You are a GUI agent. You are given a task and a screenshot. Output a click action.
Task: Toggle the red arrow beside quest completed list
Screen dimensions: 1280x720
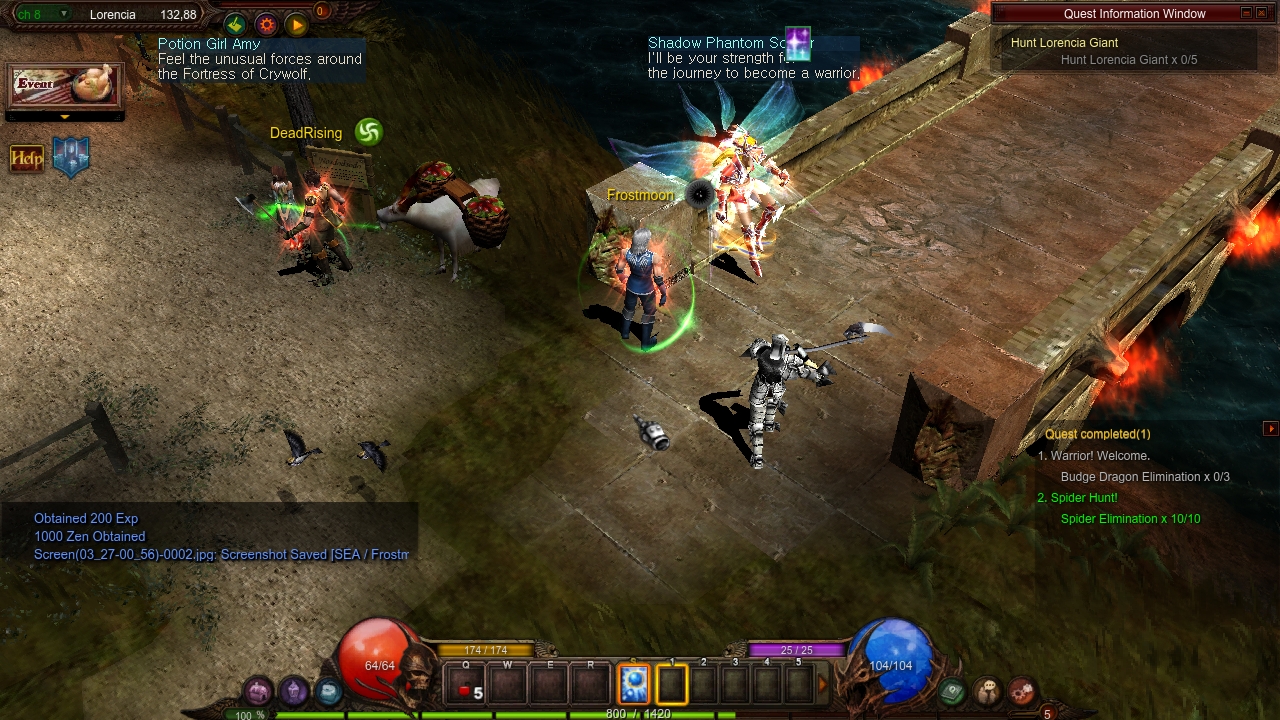tap(1271, 429)
